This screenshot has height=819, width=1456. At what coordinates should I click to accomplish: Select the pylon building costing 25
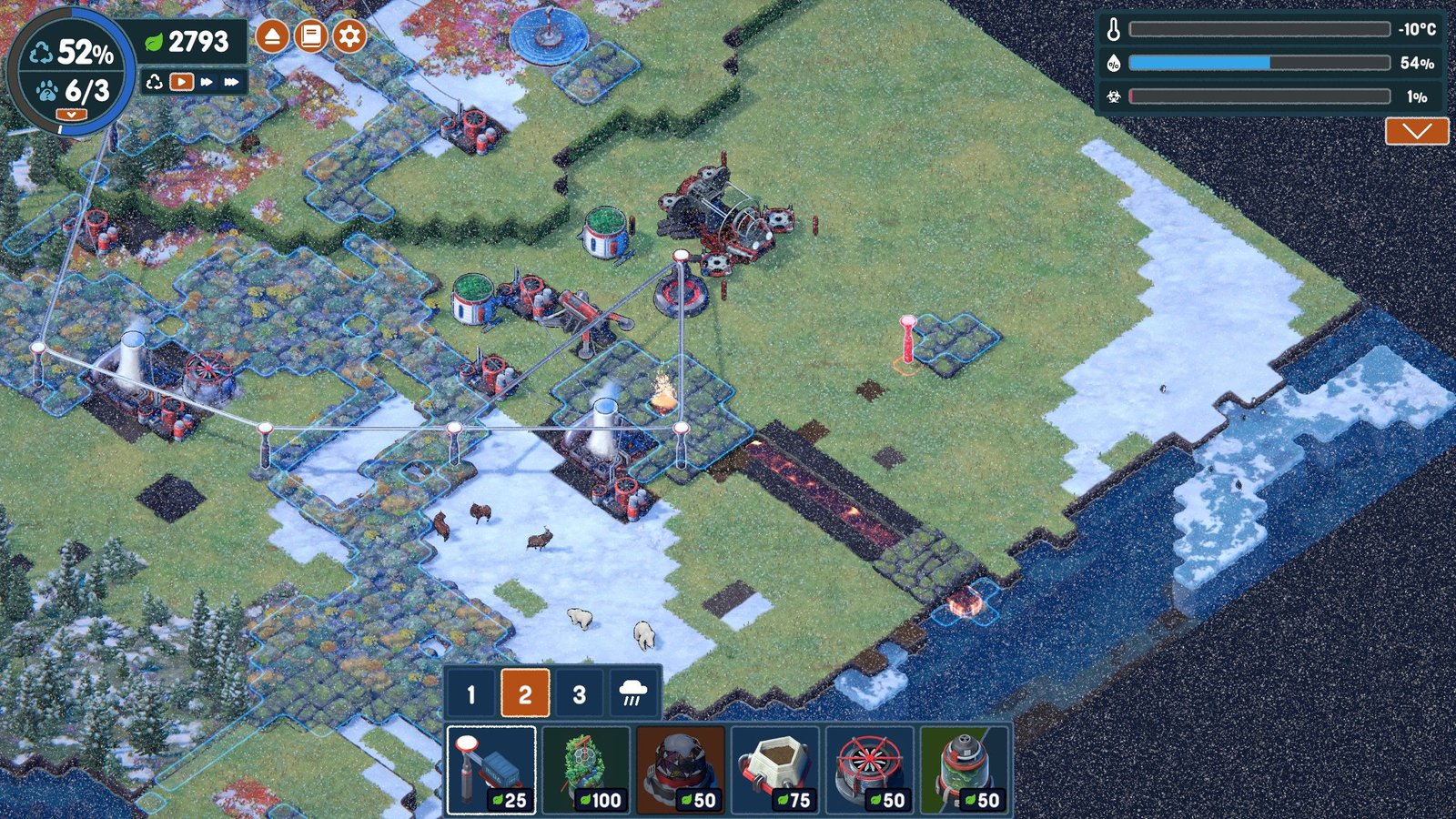491,770
